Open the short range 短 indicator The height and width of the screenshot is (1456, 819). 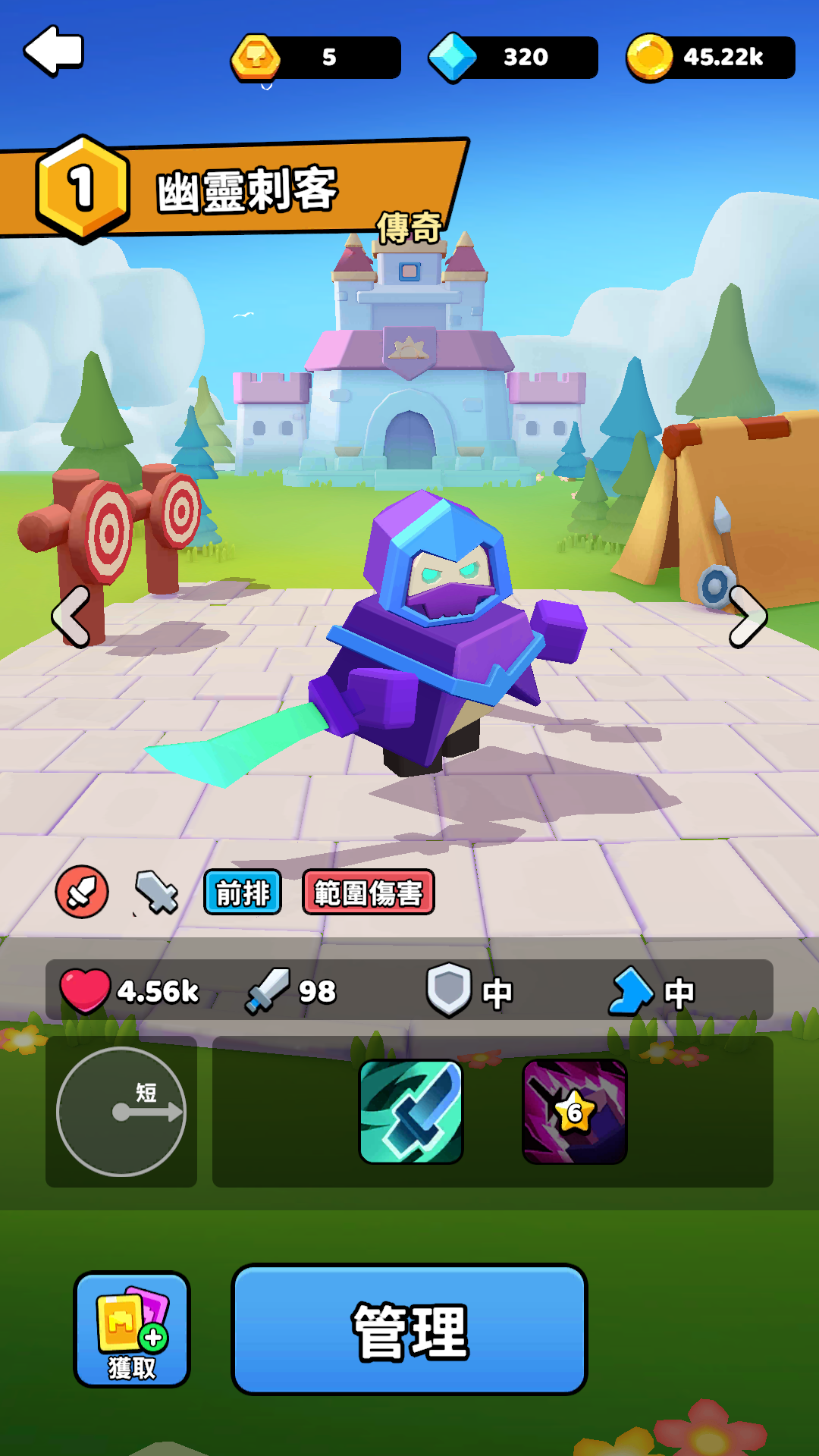click(x=121, y=1112)
